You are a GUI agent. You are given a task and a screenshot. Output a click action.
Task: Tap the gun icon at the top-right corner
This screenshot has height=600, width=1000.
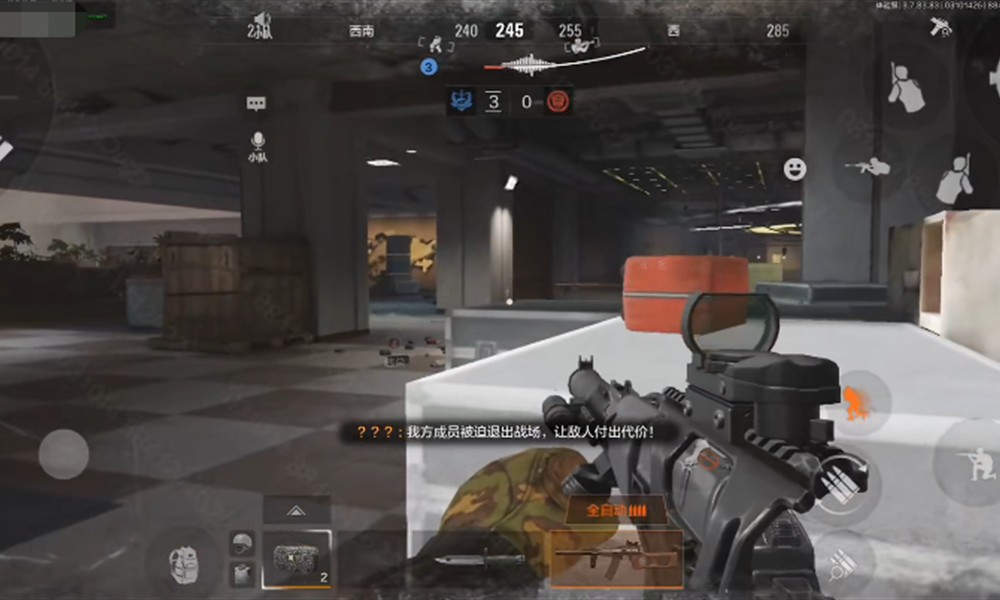click(940, 27)
